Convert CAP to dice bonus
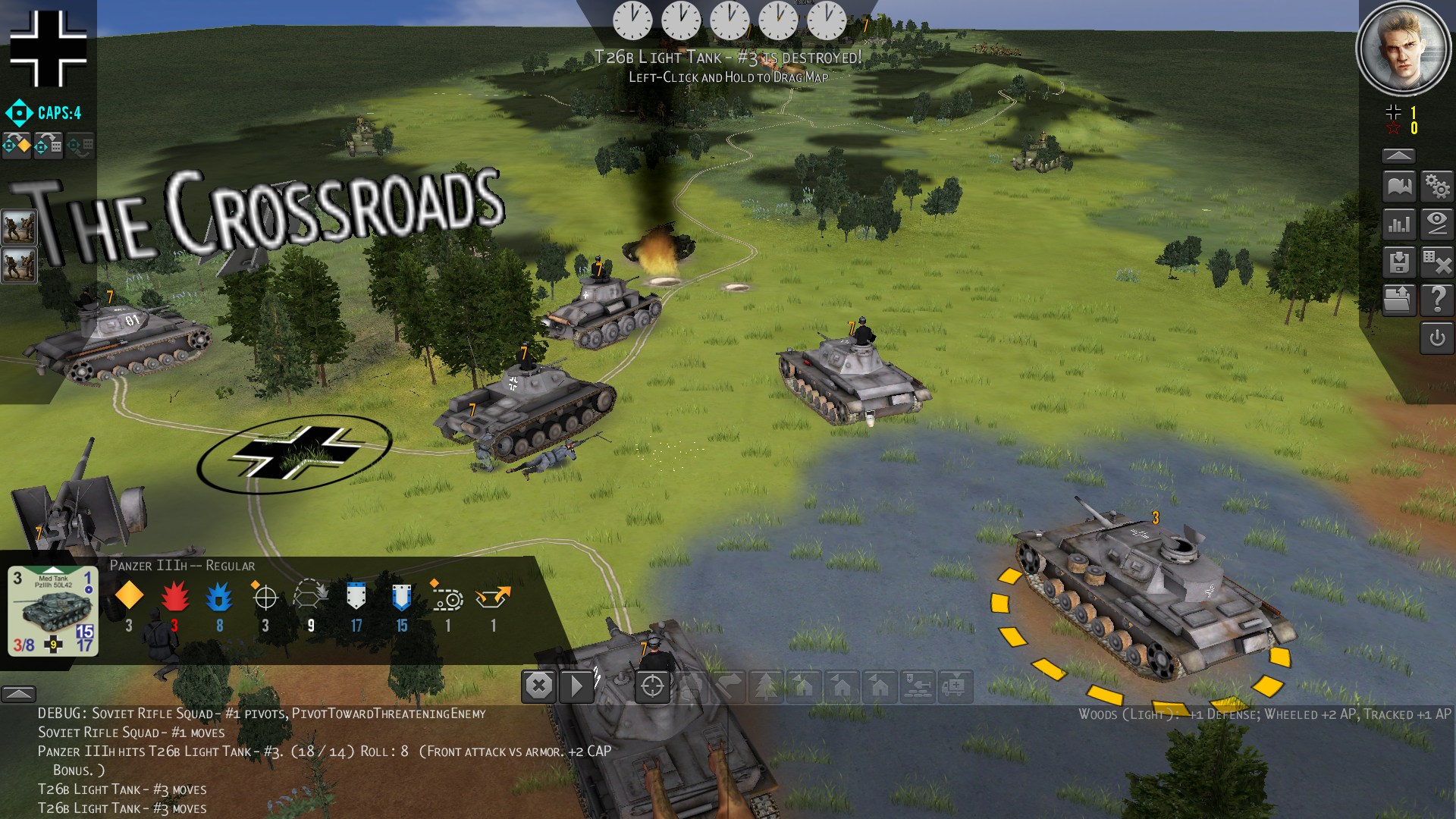This screenshot has width=1456, height=819. point(49,145)
